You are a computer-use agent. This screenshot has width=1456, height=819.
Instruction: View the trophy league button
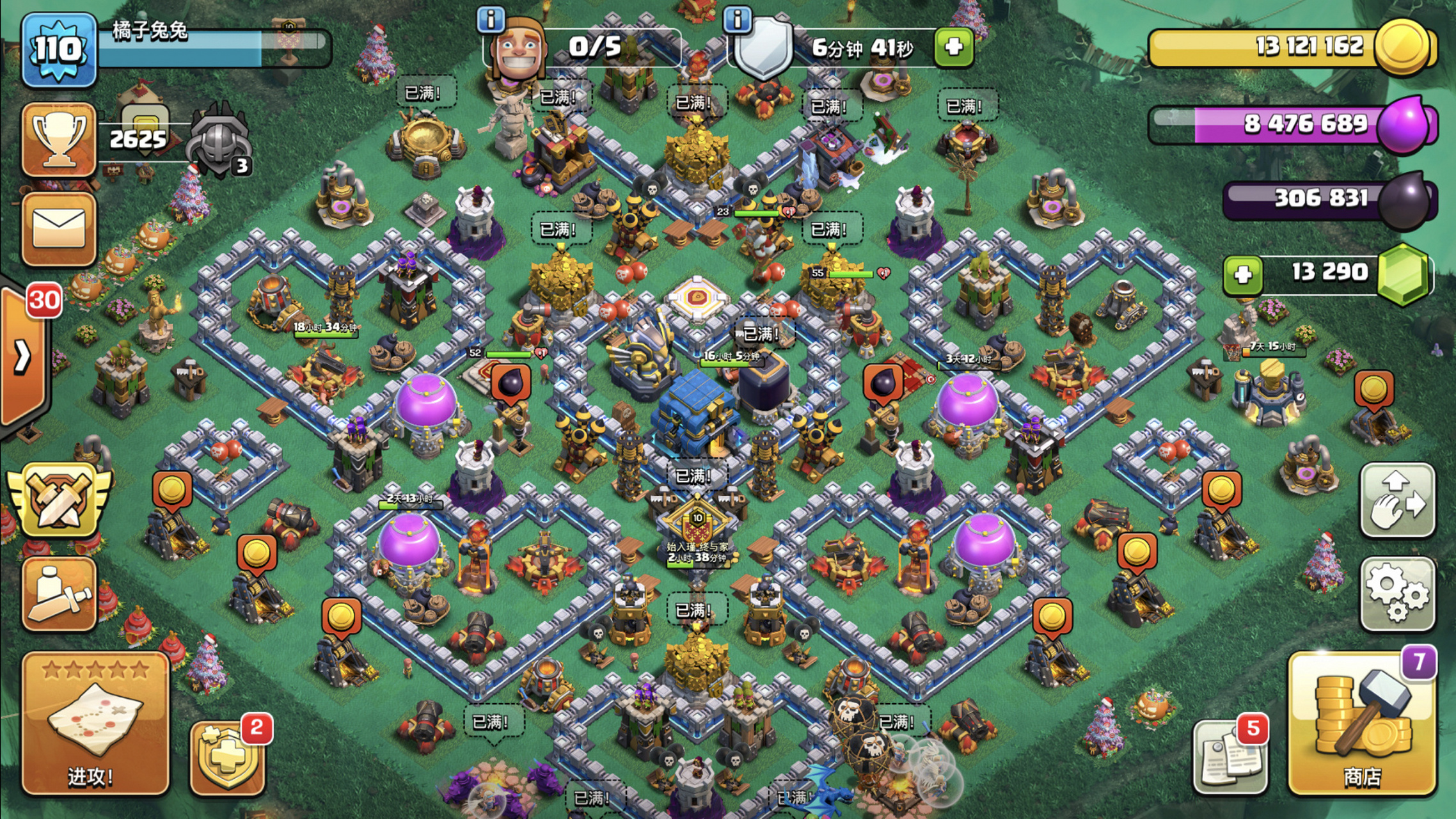coord(59,138)
